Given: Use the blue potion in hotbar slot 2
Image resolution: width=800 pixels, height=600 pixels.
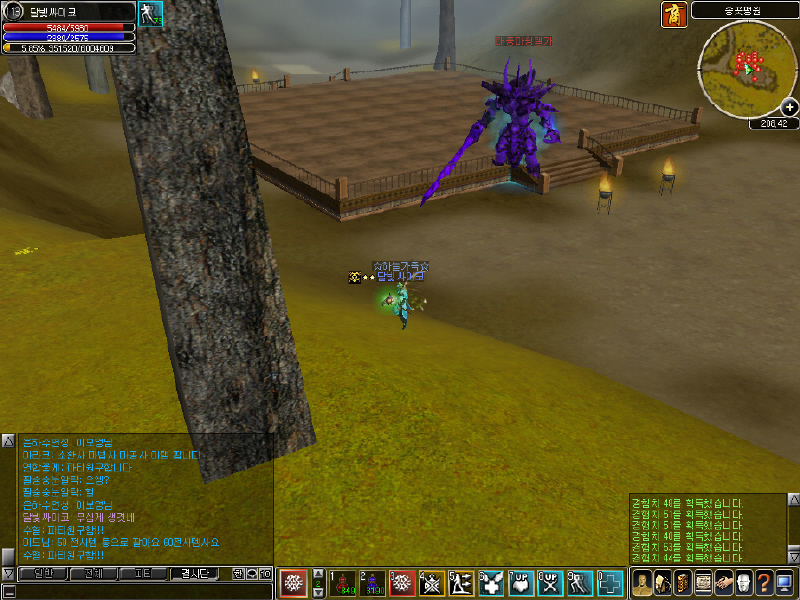Looking at the screenshot, I should [x=372, y=582].
